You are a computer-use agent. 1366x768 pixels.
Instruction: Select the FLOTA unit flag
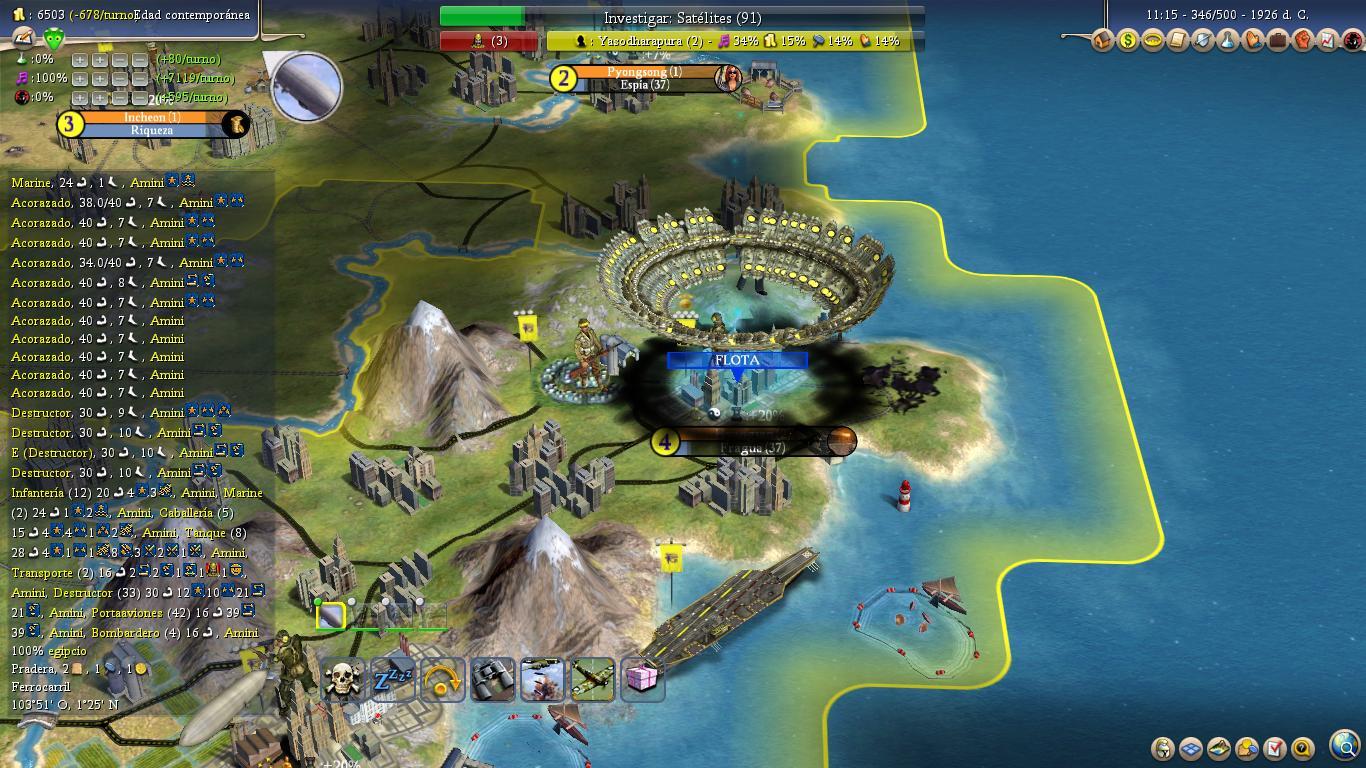(737, 360)
